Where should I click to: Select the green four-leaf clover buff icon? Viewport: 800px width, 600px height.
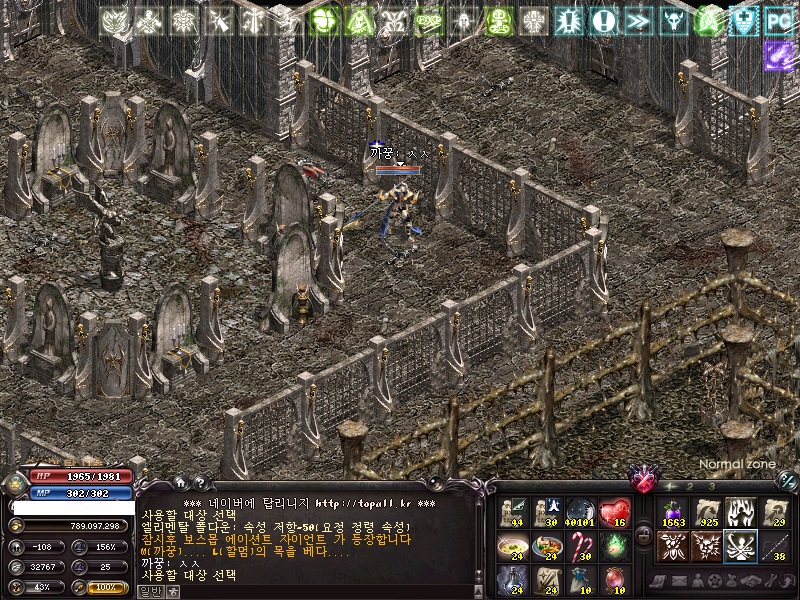pyautogui.click(x=324, y=20)
